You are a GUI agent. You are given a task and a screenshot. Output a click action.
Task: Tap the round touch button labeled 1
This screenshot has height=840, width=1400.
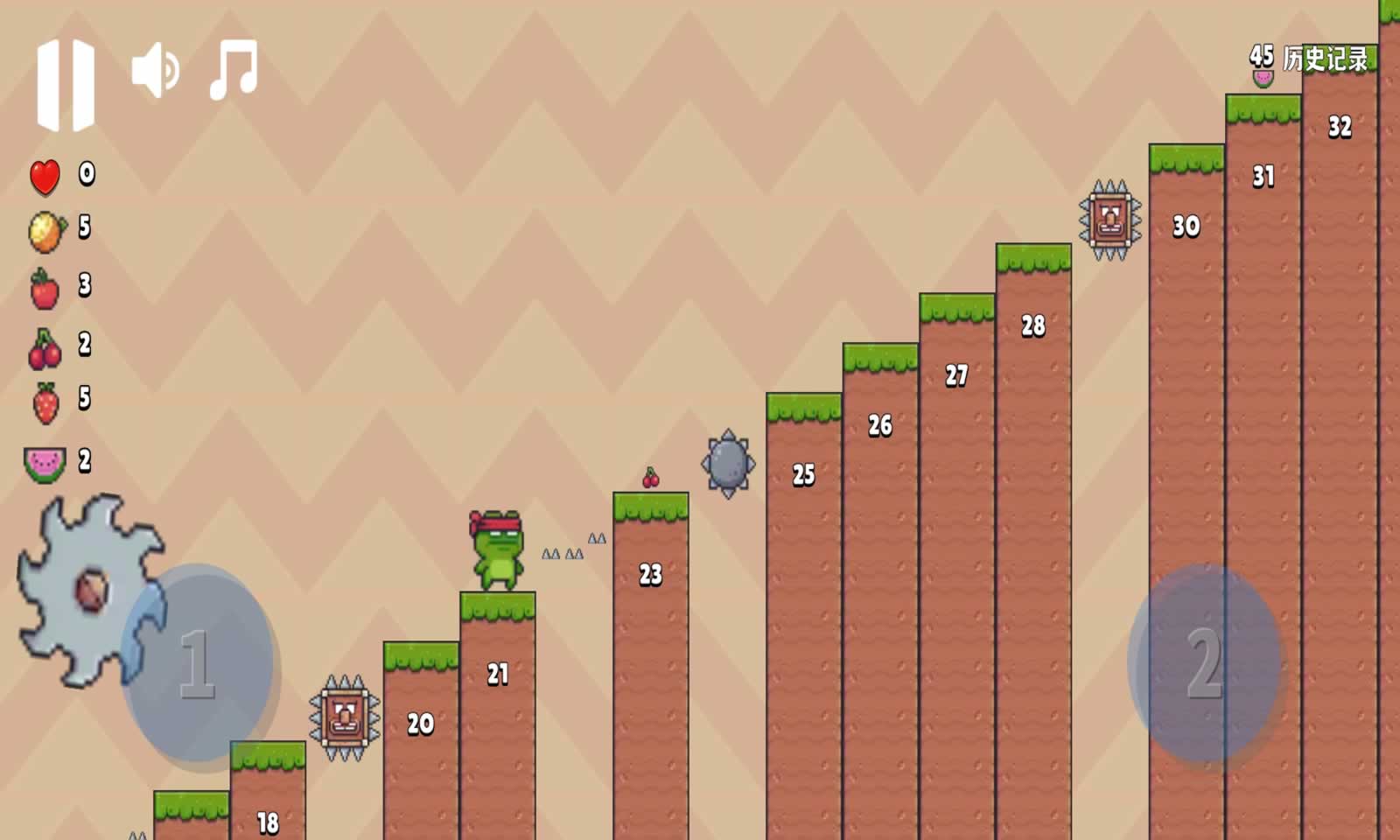199,663
